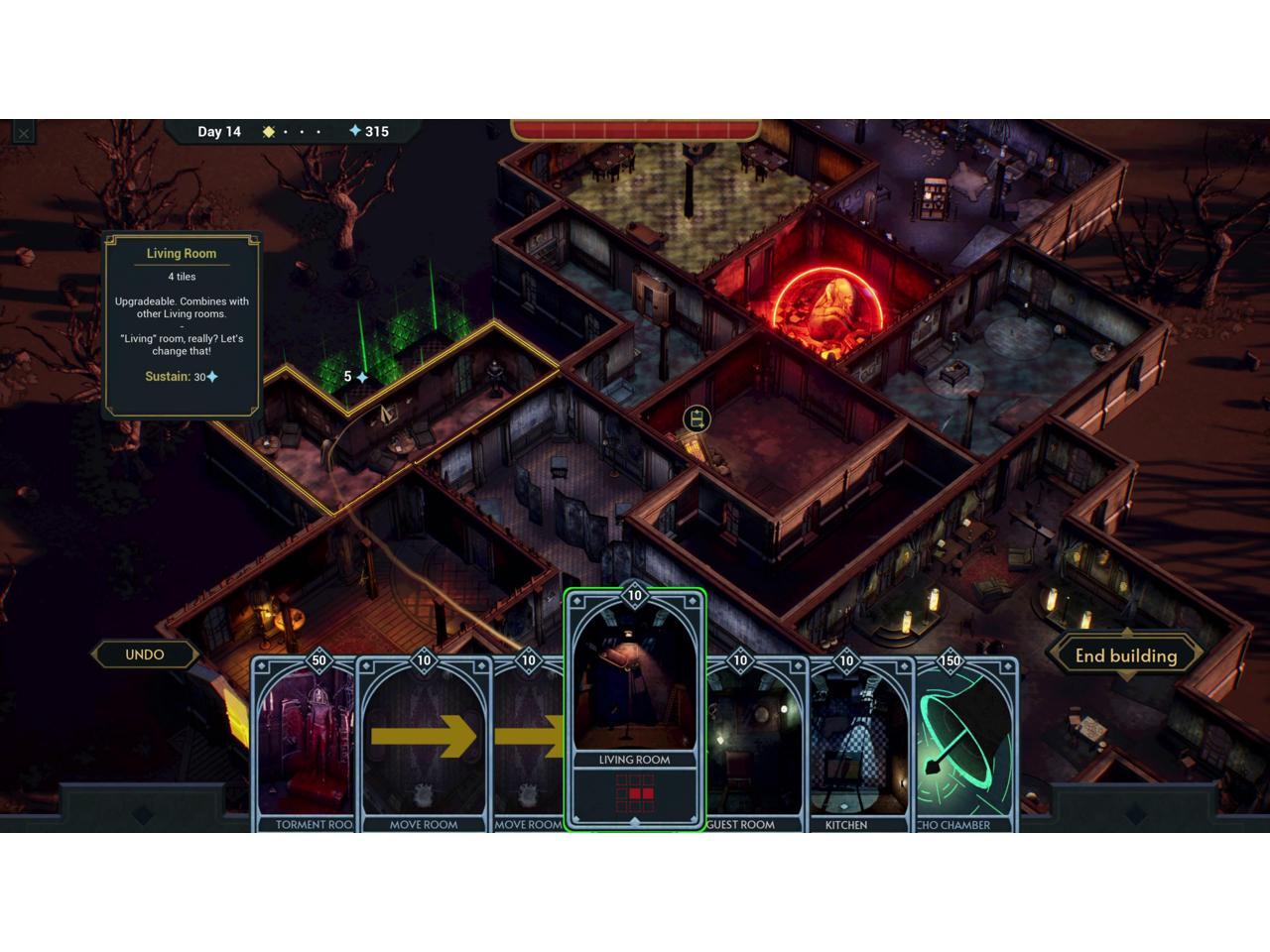Click the End building button
This screenshot has width=1270, height=952.
[x=1126, y=655]
